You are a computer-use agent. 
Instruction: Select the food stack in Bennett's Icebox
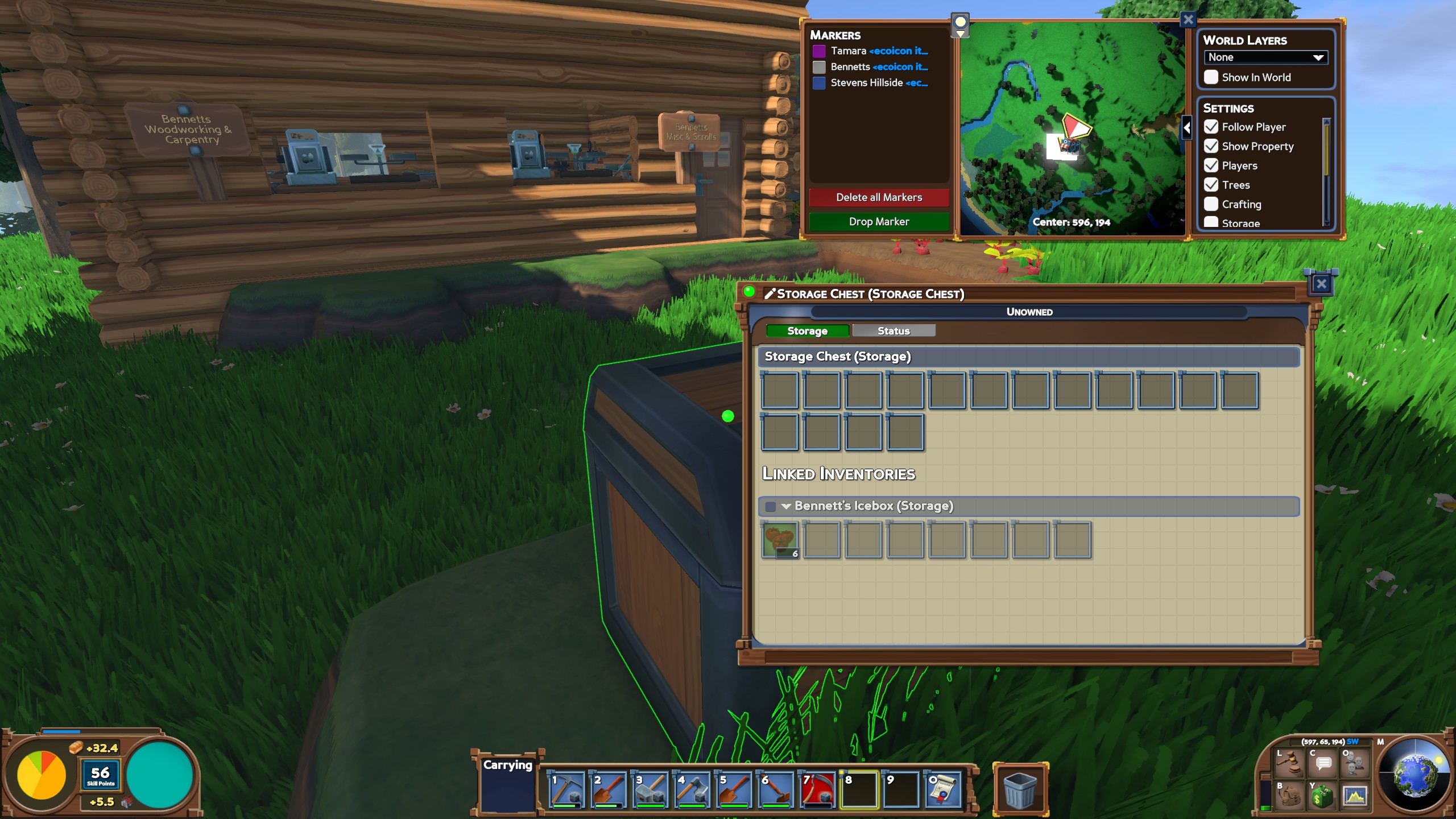coord(780,539)
